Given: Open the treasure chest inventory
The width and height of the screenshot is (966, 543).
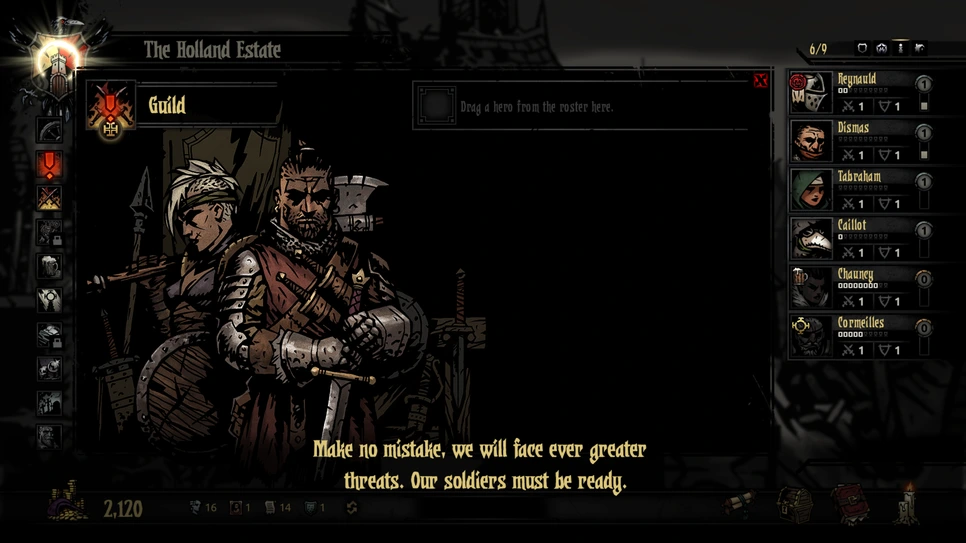Looking at the screenshot, I should (796, 507).
